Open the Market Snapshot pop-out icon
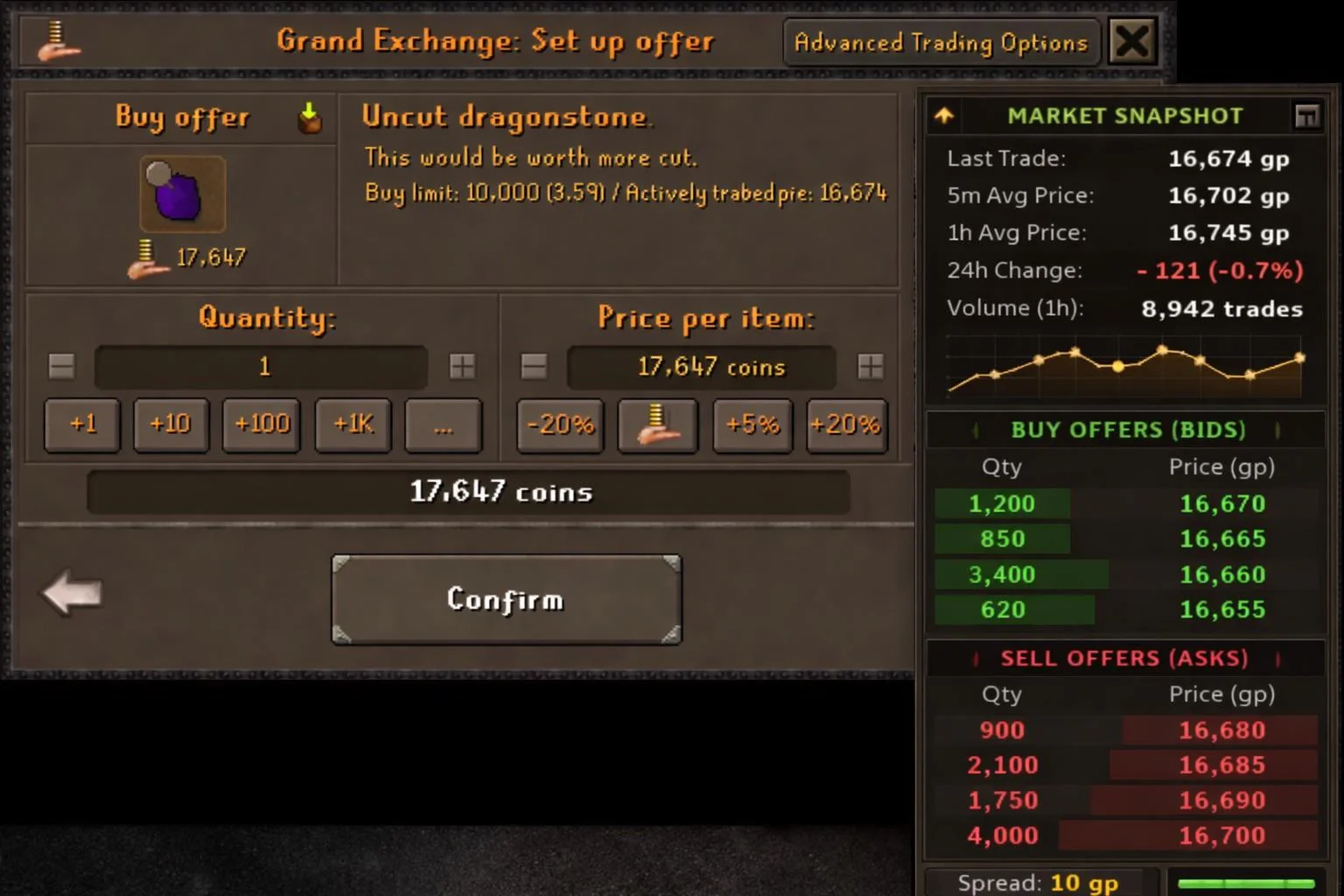 (x=1307, y=115)
